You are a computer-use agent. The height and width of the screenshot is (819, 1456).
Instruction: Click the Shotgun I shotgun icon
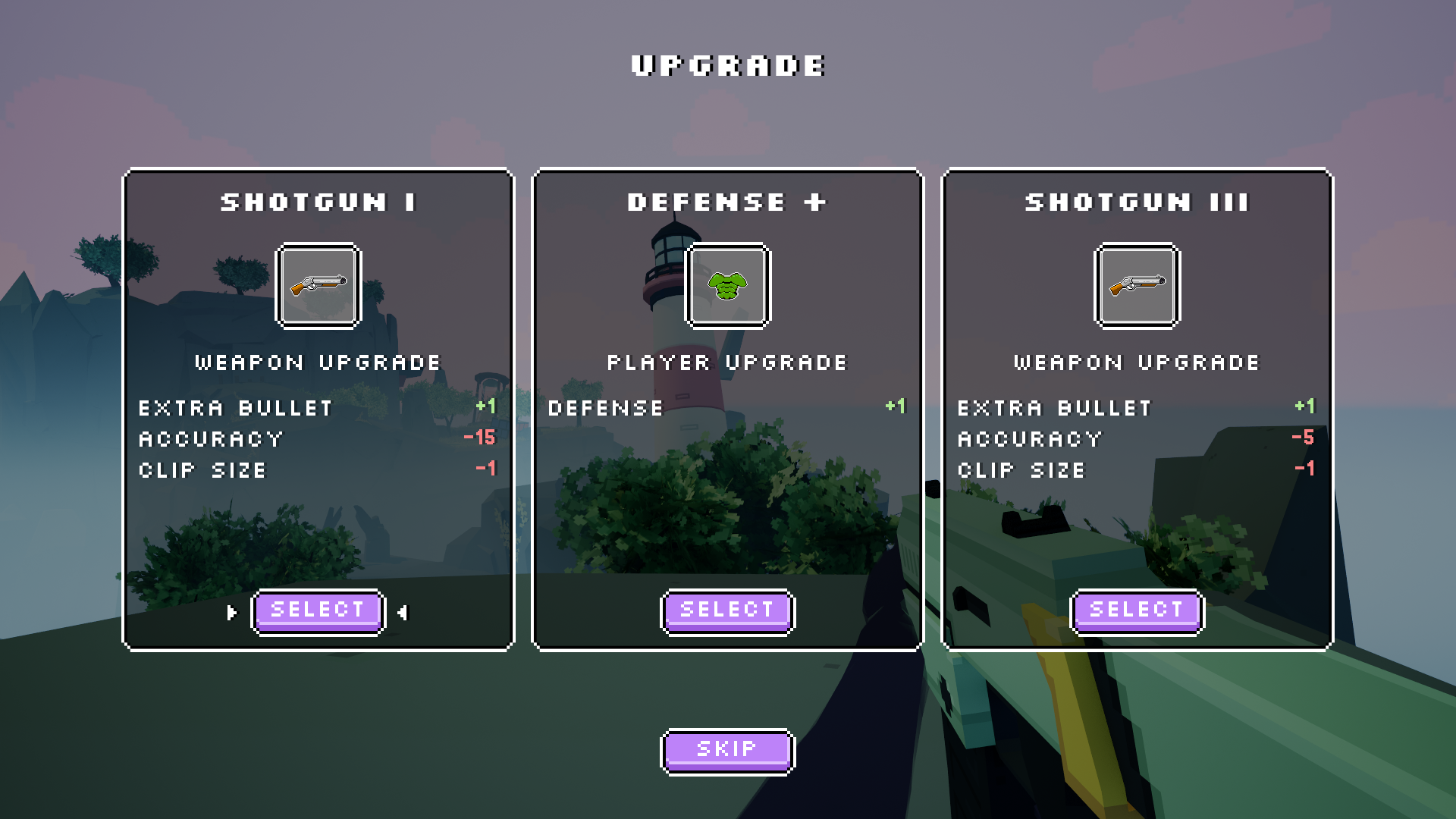[318, 286]
